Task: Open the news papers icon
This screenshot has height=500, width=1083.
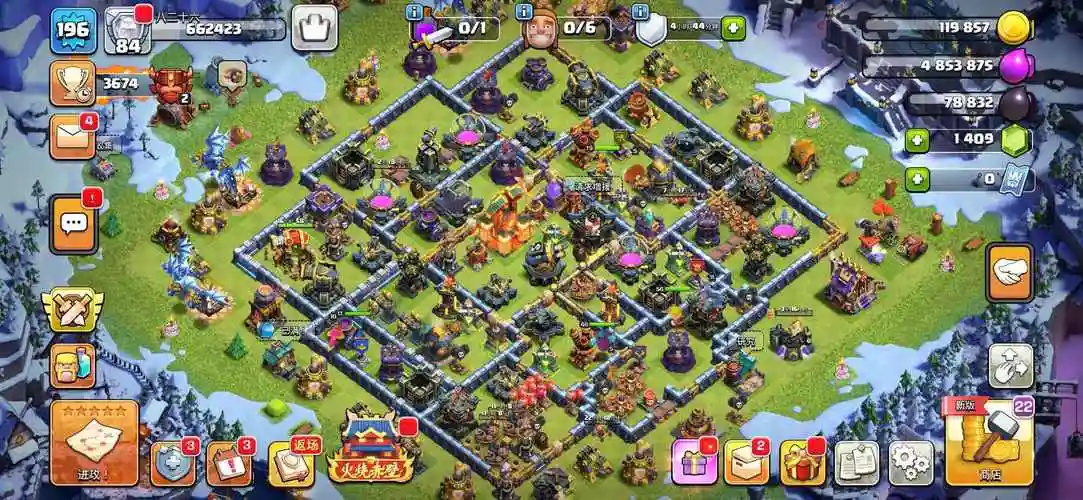Action: click(856, 463)
